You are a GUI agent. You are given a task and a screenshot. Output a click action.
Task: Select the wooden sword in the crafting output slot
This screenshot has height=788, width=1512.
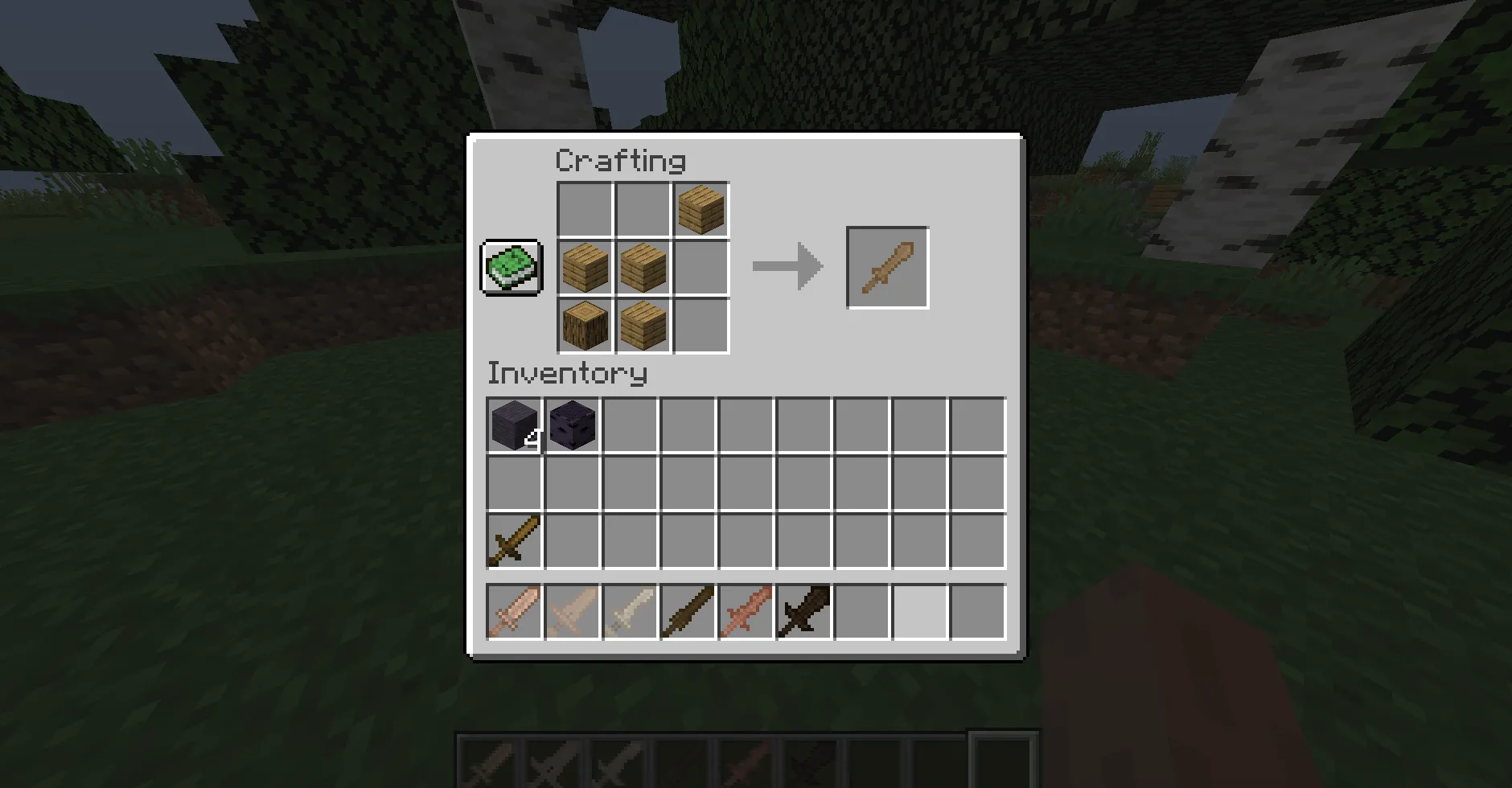coord(887,266)
